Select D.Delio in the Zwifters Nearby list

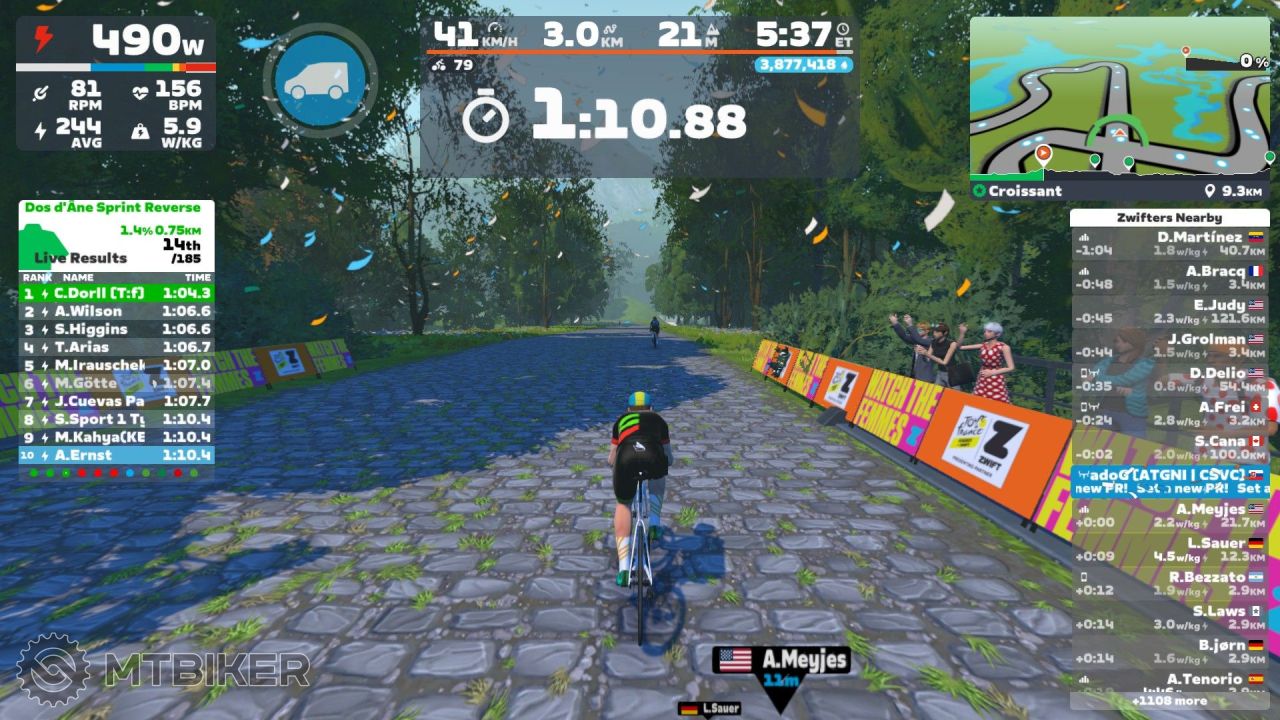point(1169,380)
